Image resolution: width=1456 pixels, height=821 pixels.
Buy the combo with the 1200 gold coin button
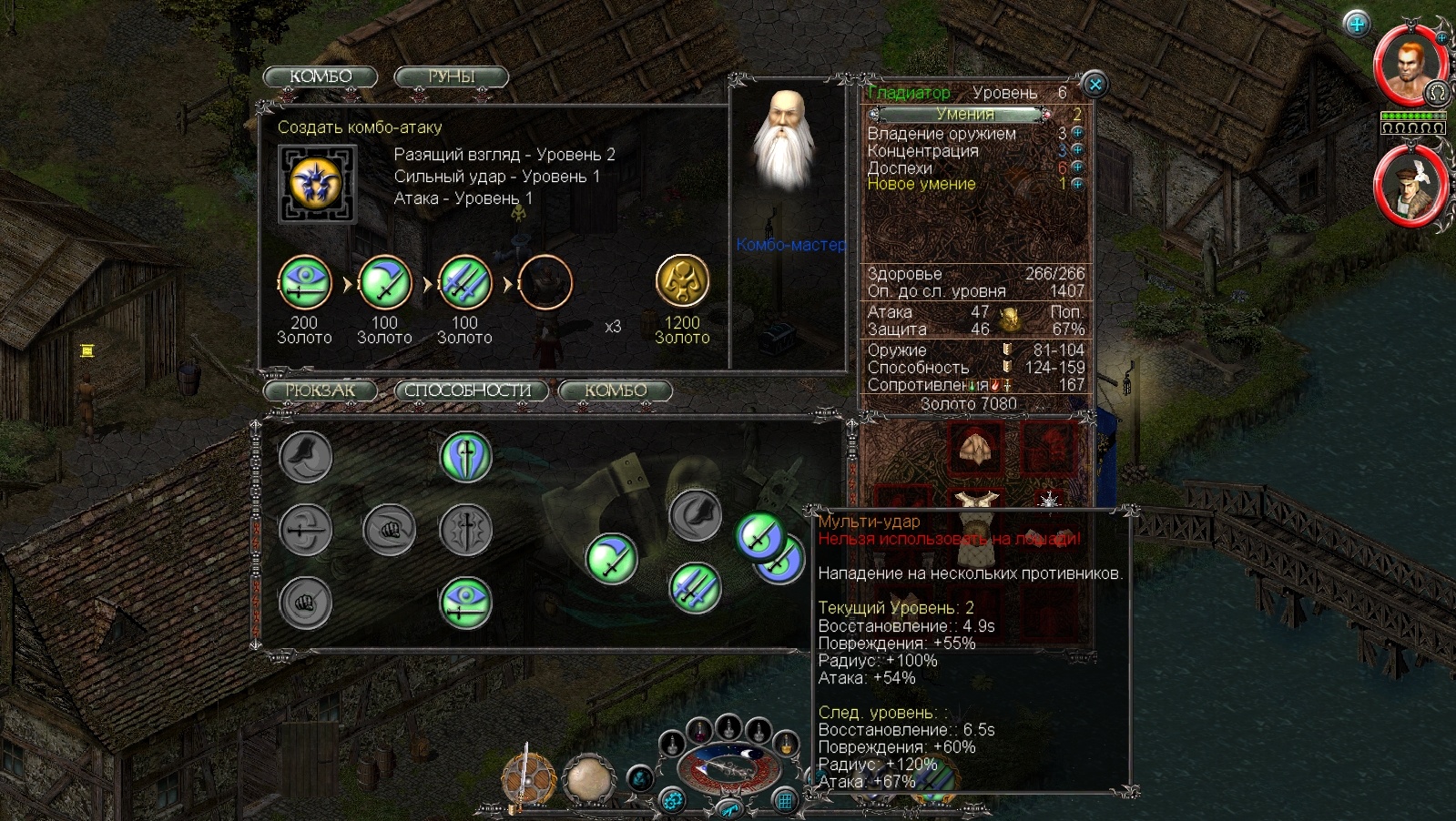682,281
